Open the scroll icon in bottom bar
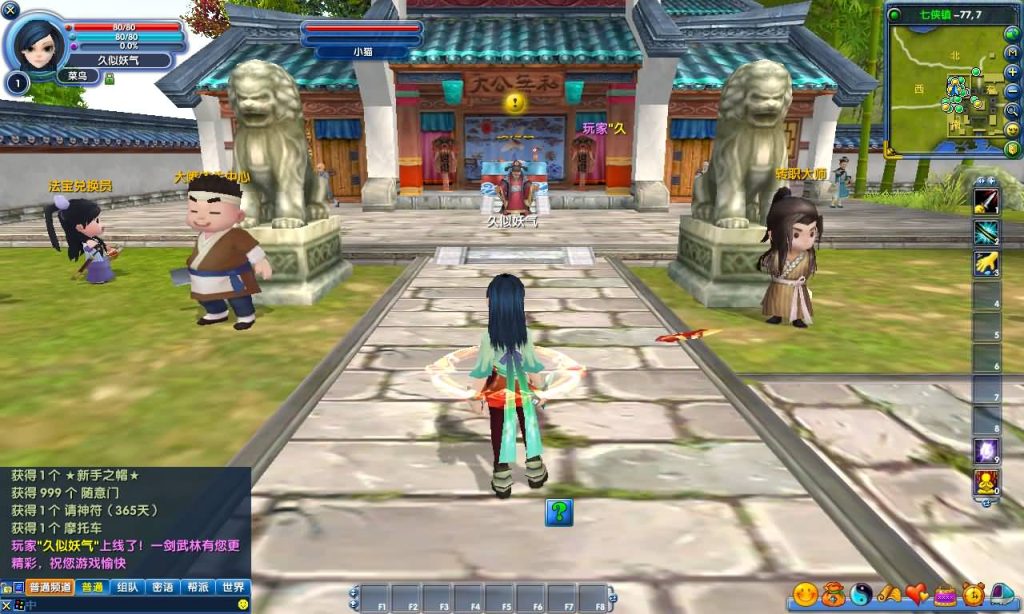1024x614 pixels. [889, 595]
